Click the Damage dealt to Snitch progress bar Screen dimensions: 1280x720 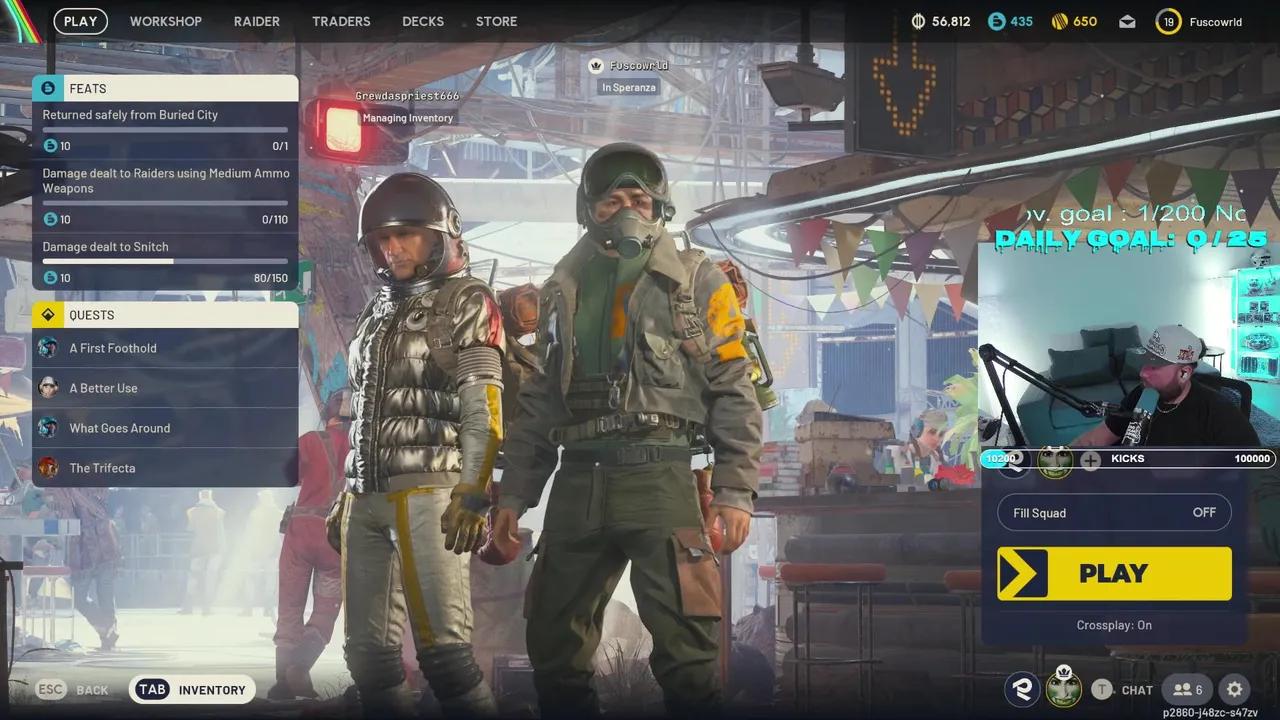pos(163,262)
